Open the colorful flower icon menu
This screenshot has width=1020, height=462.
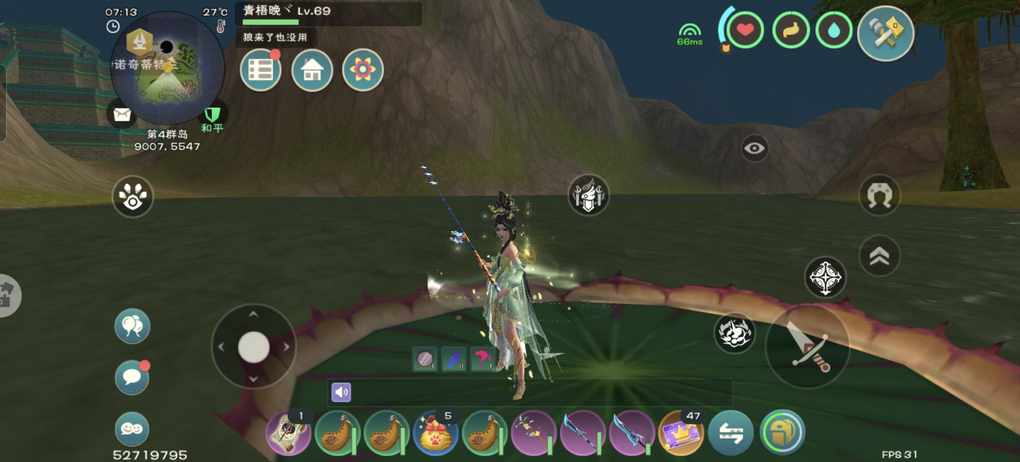(x=363, y=70)
